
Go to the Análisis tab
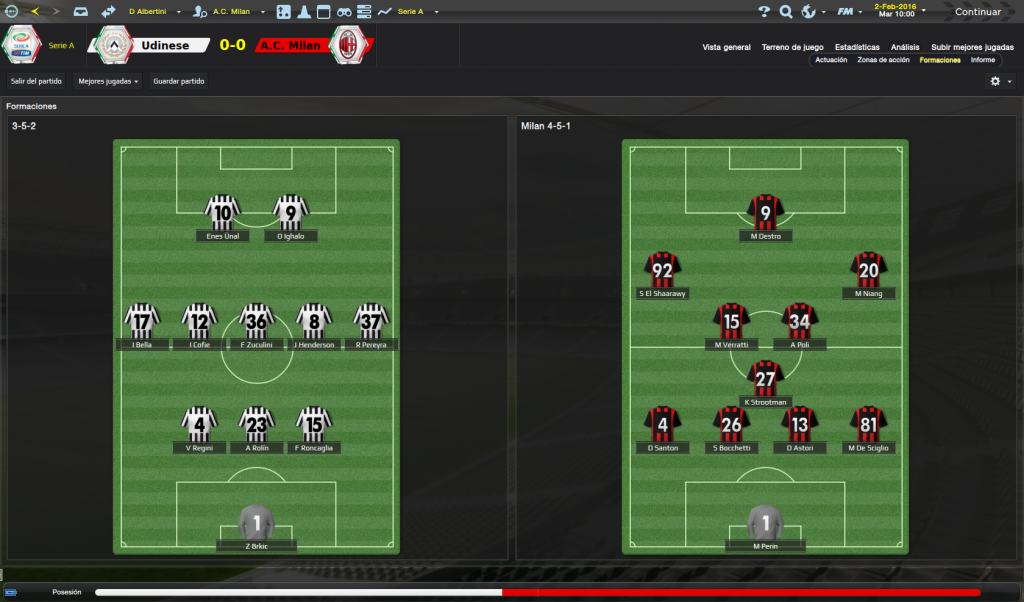(905, 47)
